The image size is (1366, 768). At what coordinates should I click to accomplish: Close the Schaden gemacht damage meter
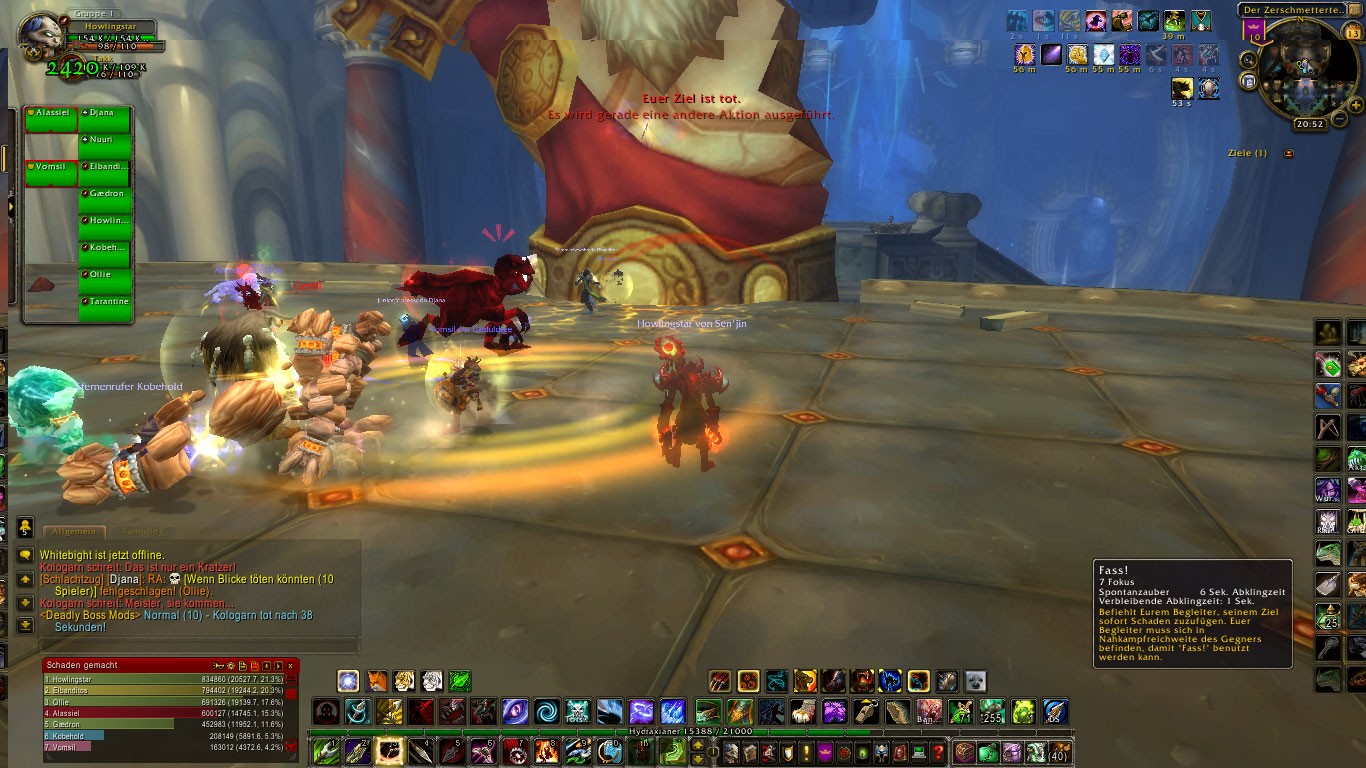click(290, 665)
